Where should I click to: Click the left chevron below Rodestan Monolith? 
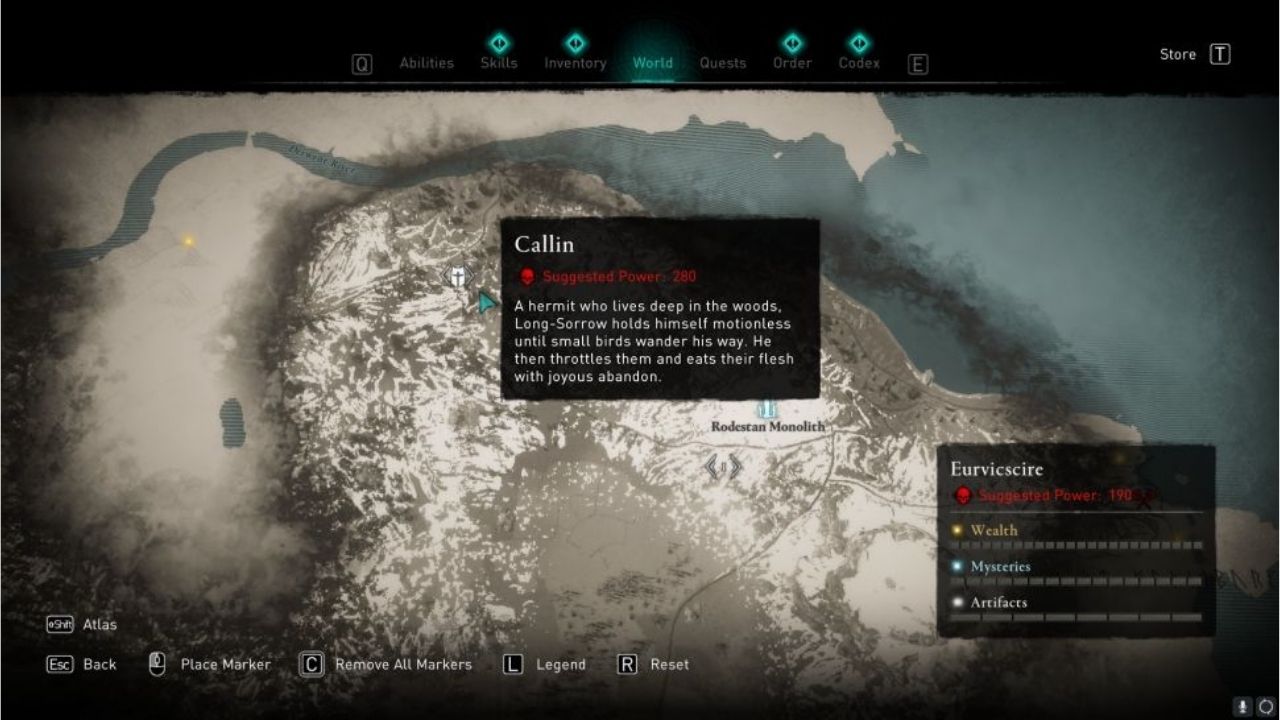(x=712, y=466)
